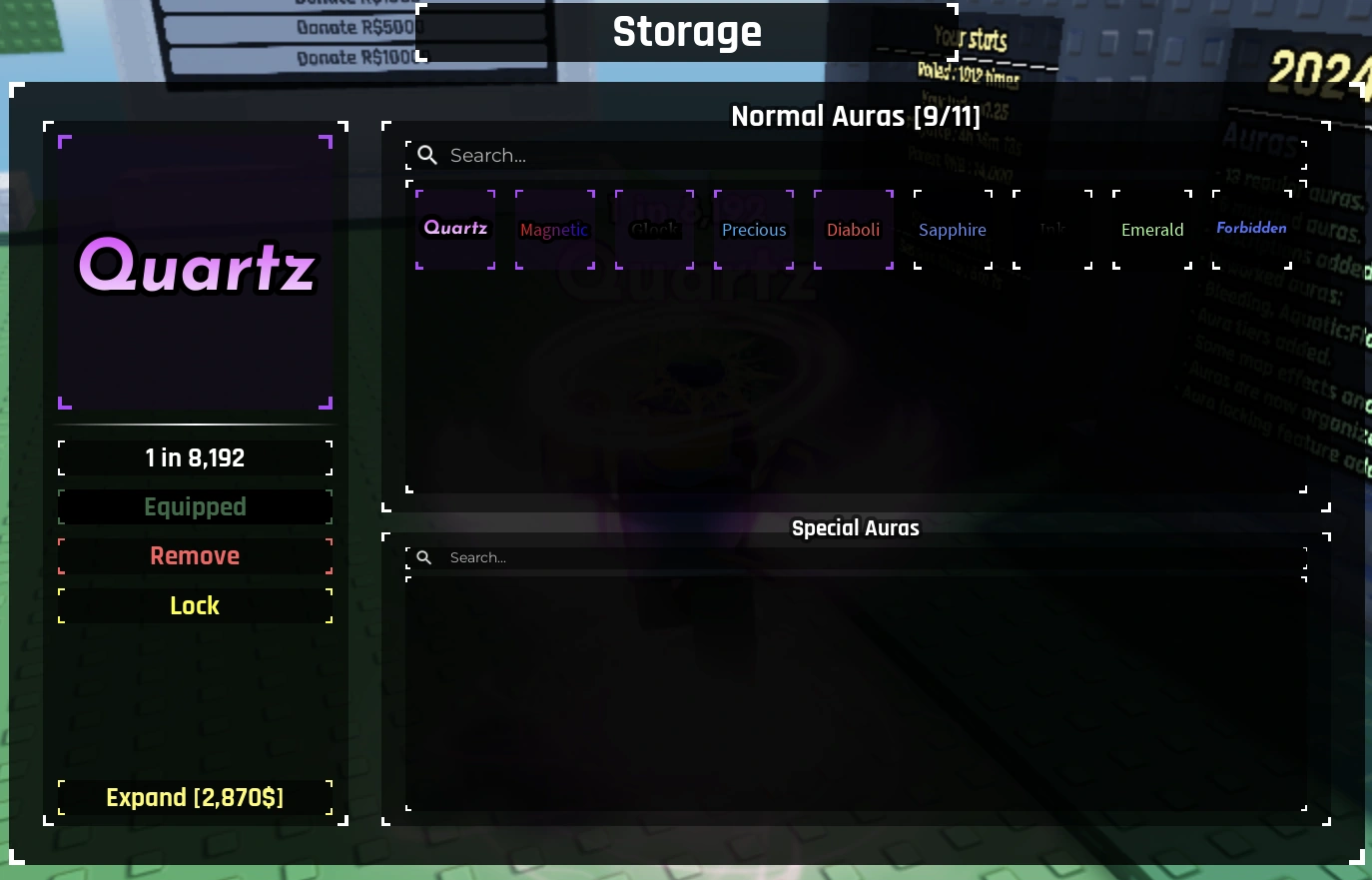Viewport: 1372px width, 880px height.
Task: Toggle the Equipped state of Quartz
Action: (195, 506)
